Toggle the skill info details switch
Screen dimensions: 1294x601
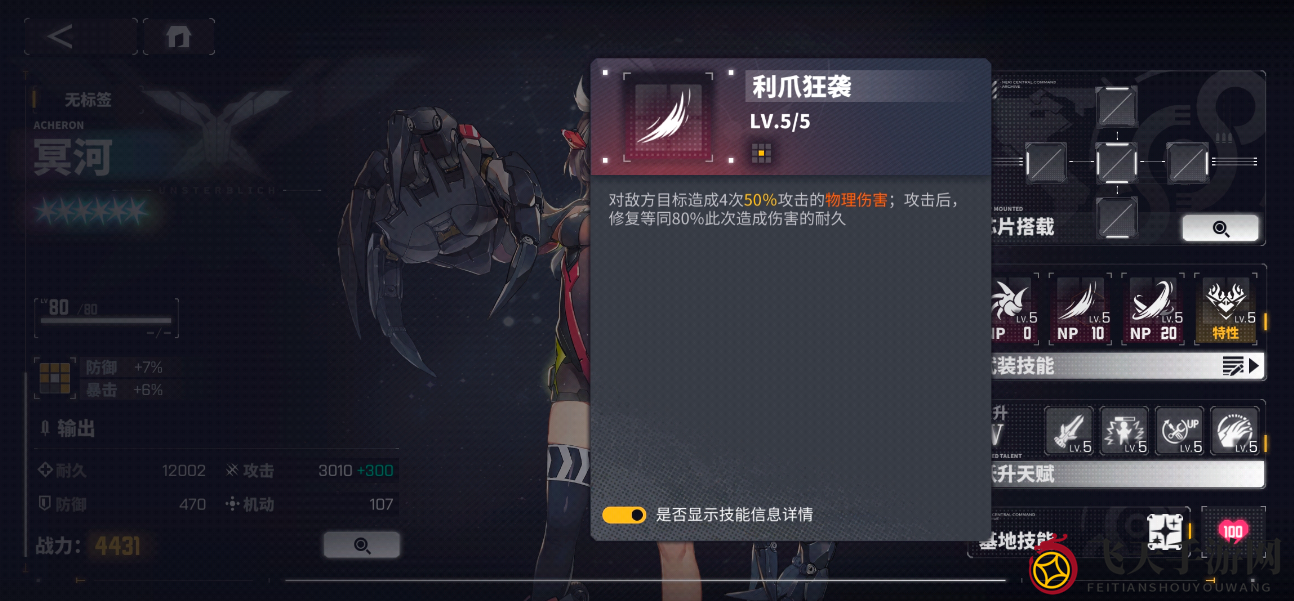(624, 515)
